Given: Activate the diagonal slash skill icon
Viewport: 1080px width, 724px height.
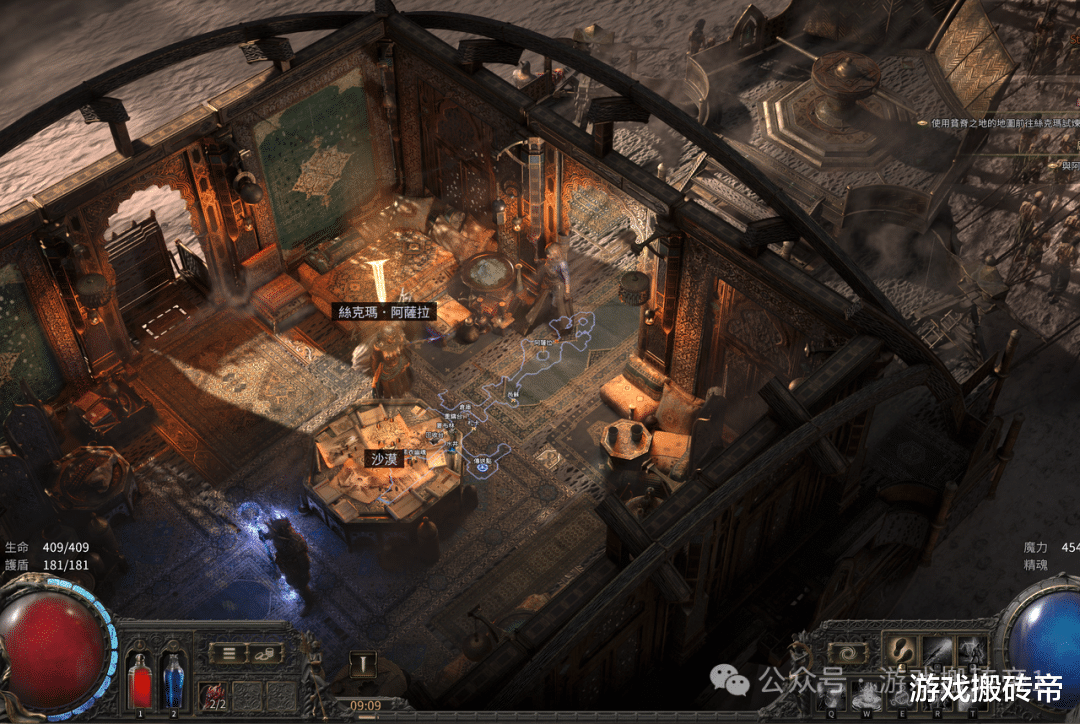Looking at the screenshot, I should [937, 650].
